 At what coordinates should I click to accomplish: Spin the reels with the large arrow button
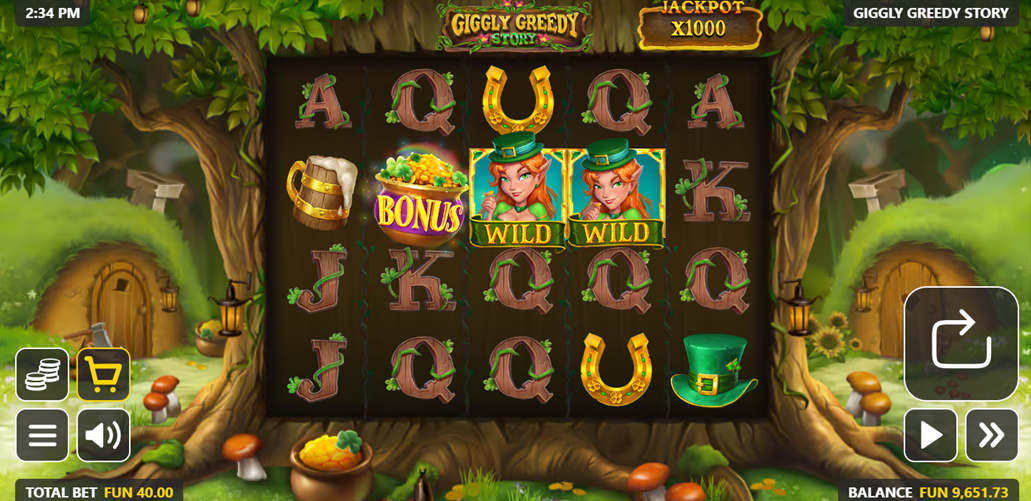(961, 343)
